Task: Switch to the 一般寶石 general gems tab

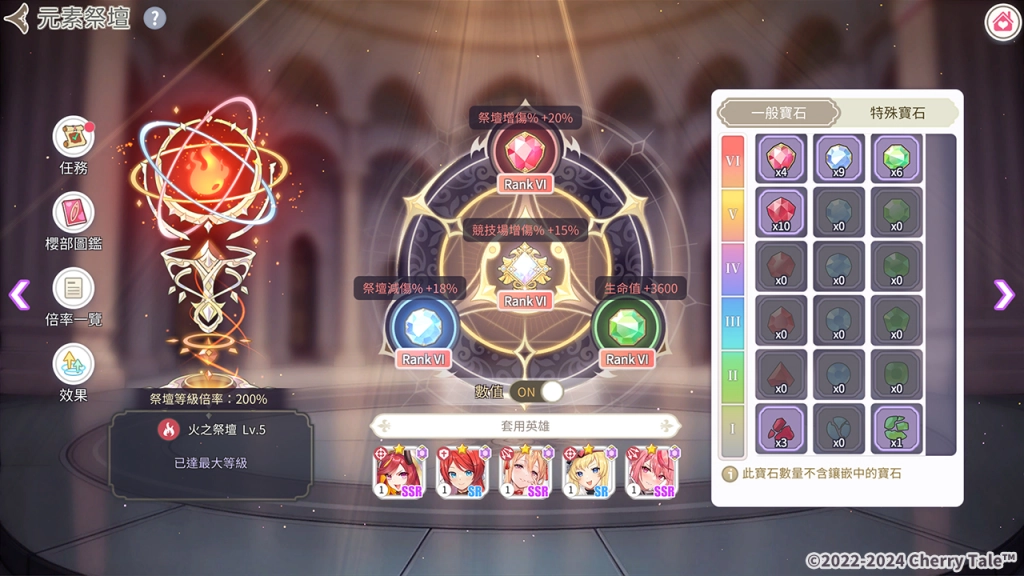Action: [x=780, y=113]
